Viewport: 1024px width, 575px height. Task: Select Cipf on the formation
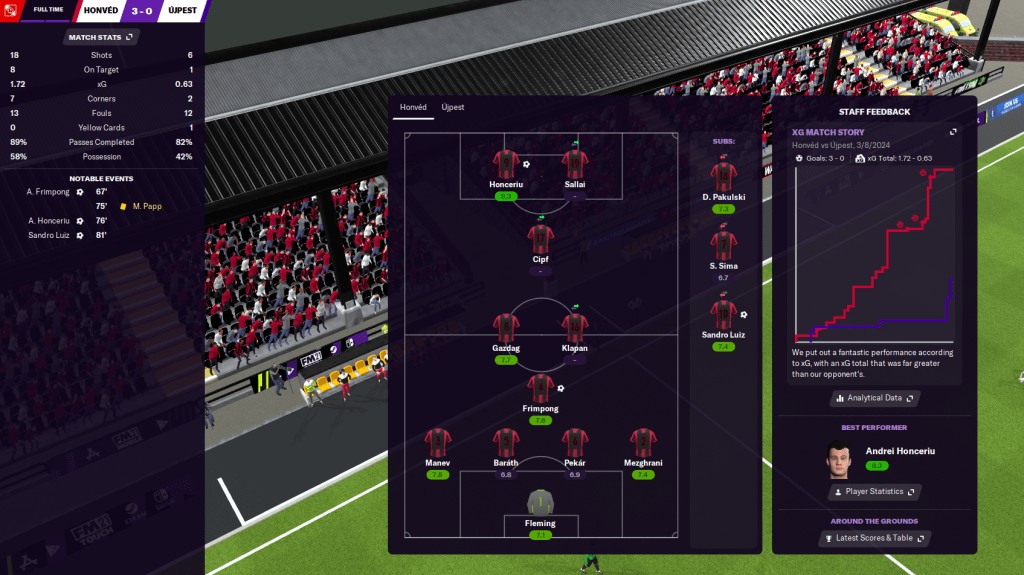point(540,241)
